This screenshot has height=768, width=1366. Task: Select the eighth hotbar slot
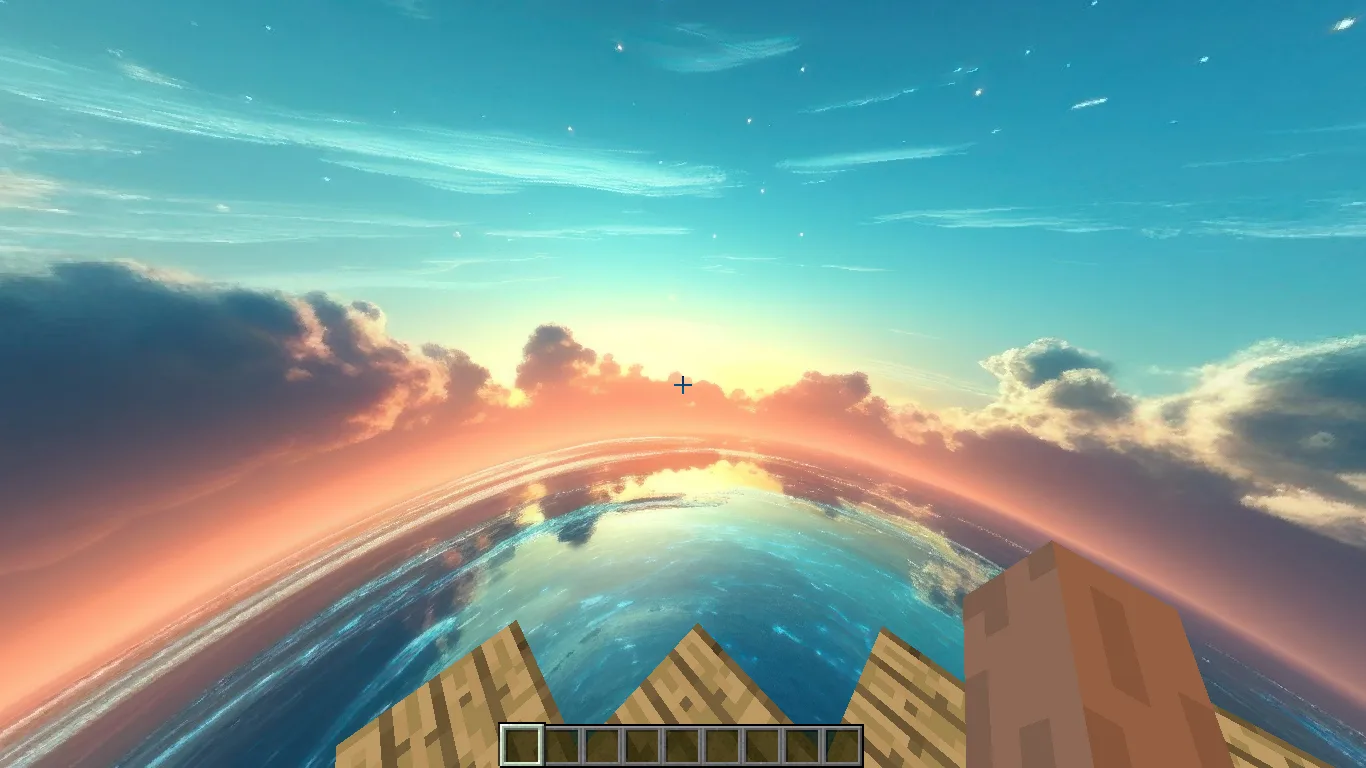click(802, 745)
